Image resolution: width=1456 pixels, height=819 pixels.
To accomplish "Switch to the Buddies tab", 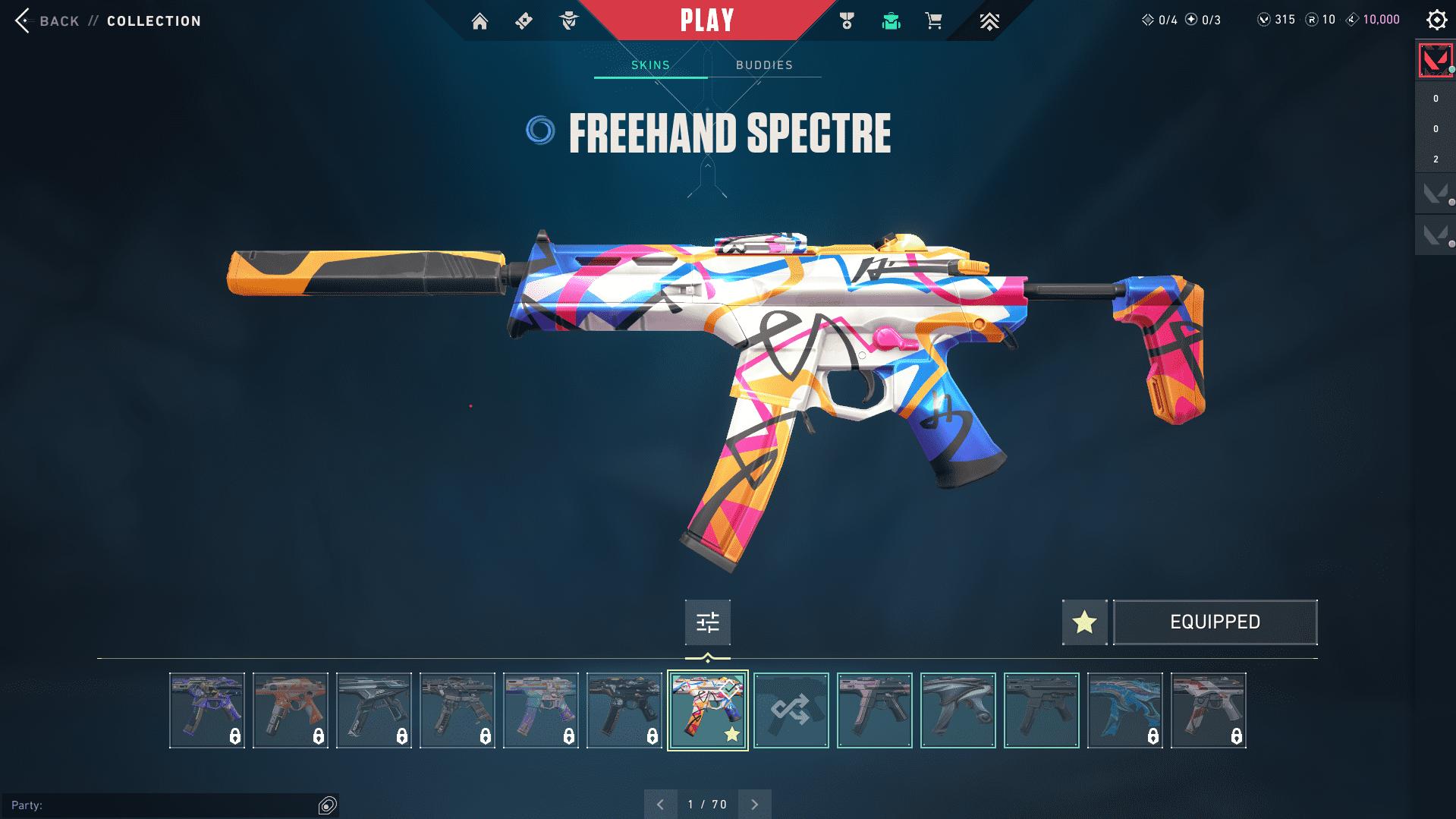I will [764, 65].
